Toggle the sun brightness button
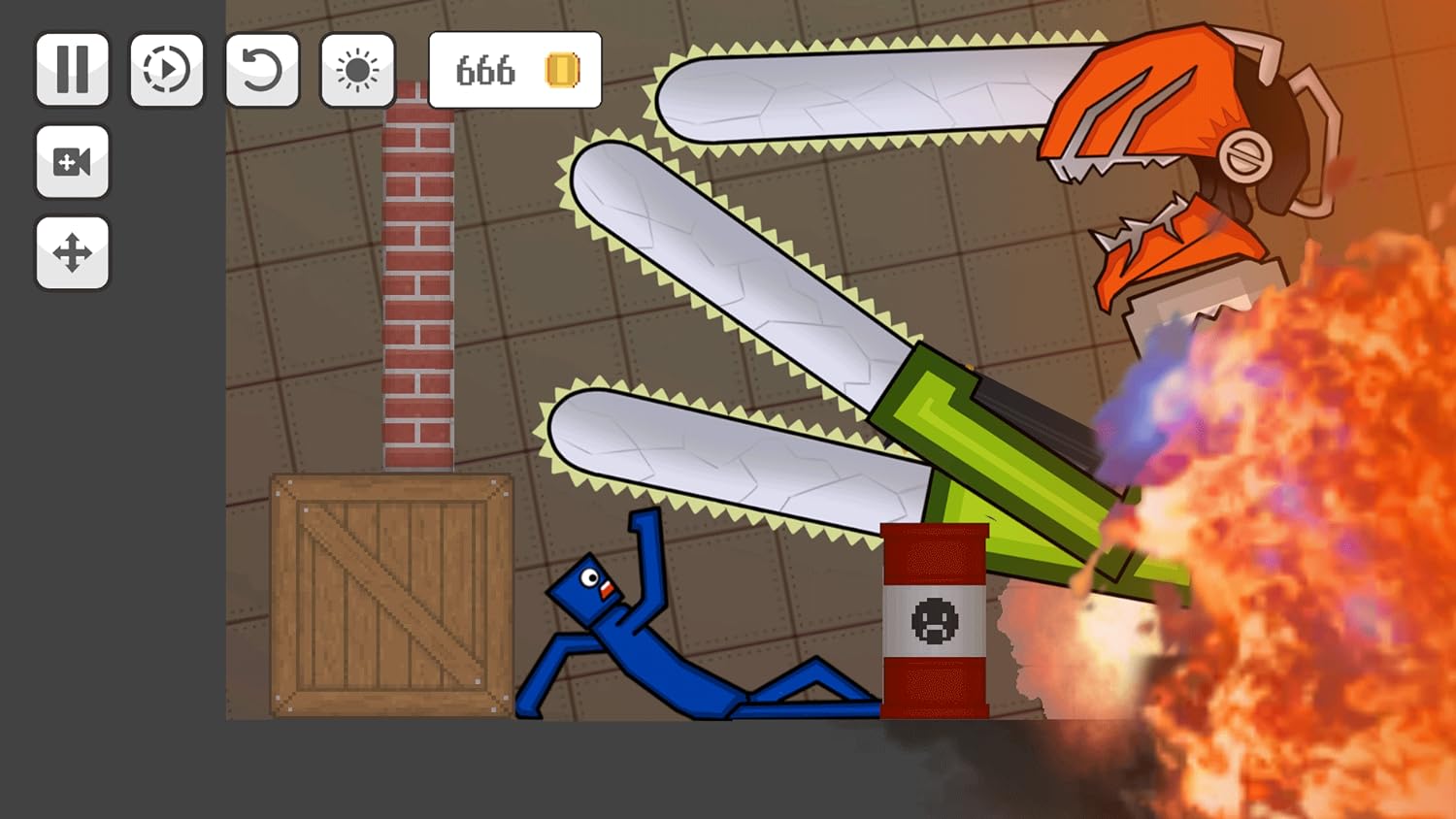This screenshot has width=1456, height=819. pyautogui.click(x=357, y=70)
